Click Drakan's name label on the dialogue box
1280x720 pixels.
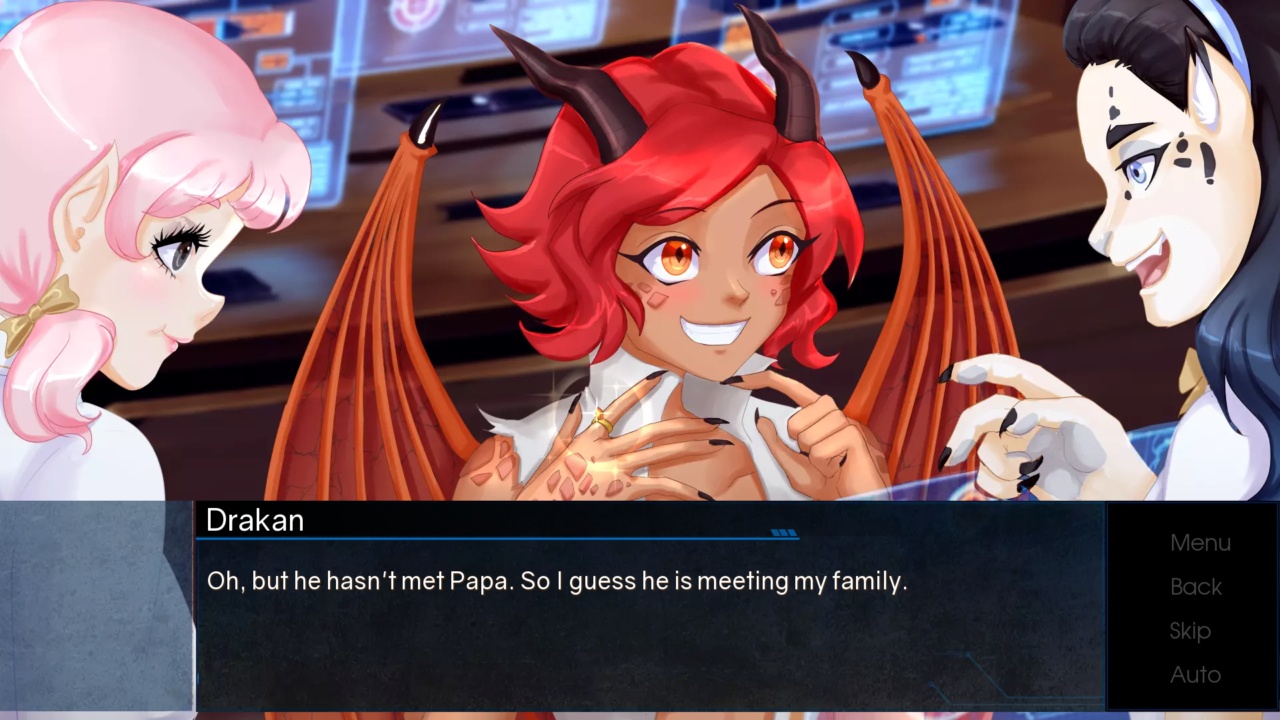click(x=255, y=520)
